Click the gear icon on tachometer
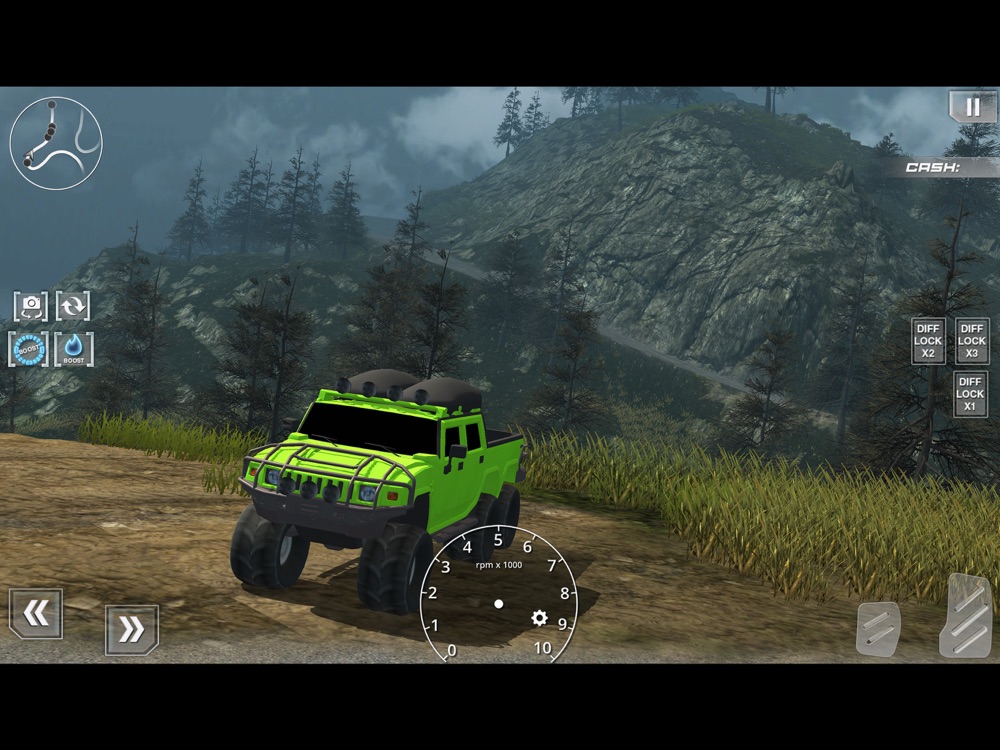The width and height of the screenshot is (1000, 750). pyautogui.click(x=540, y=618)
